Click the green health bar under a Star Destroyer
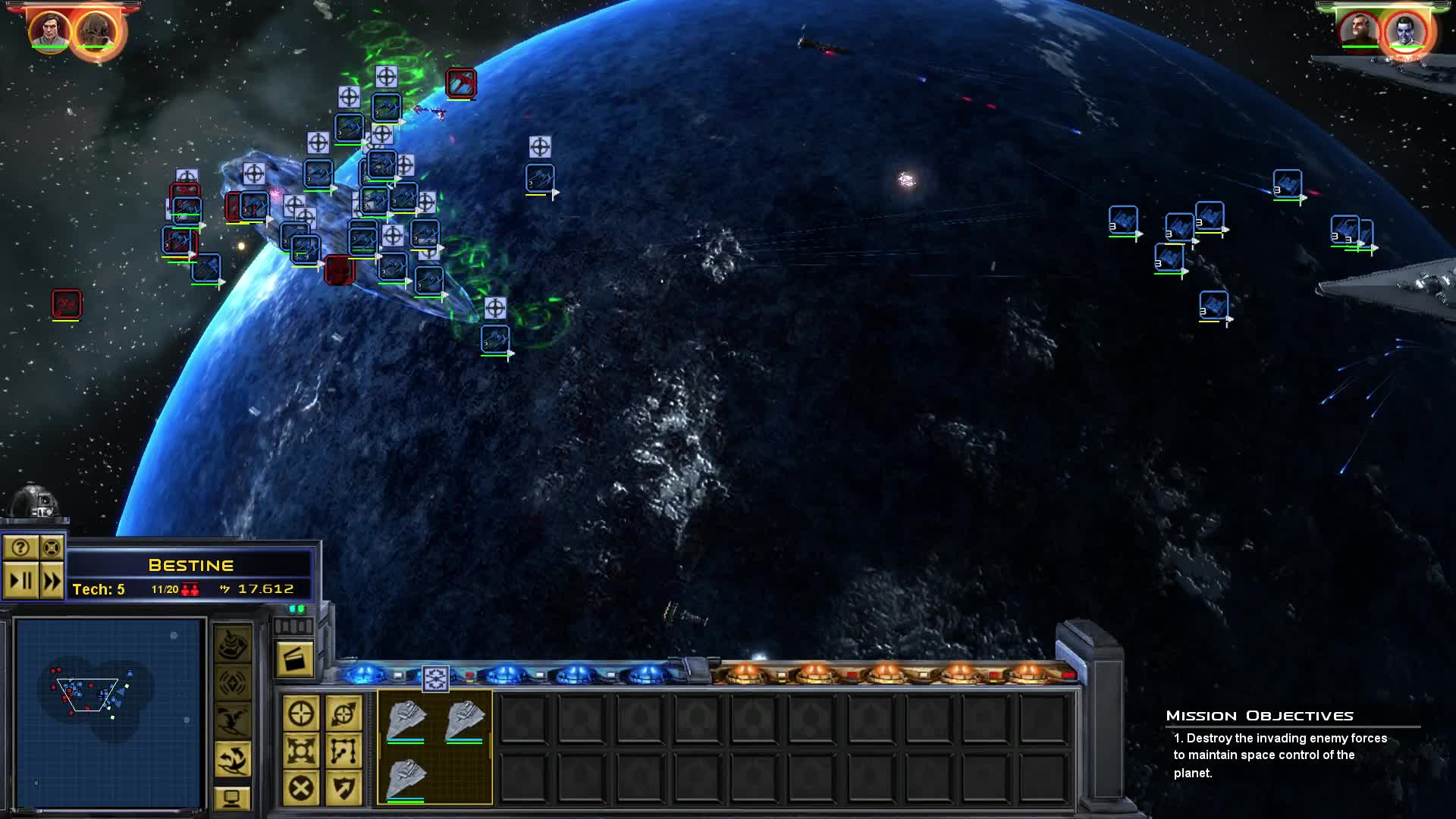Screen dimensions: 1456x819 (406, 743)
